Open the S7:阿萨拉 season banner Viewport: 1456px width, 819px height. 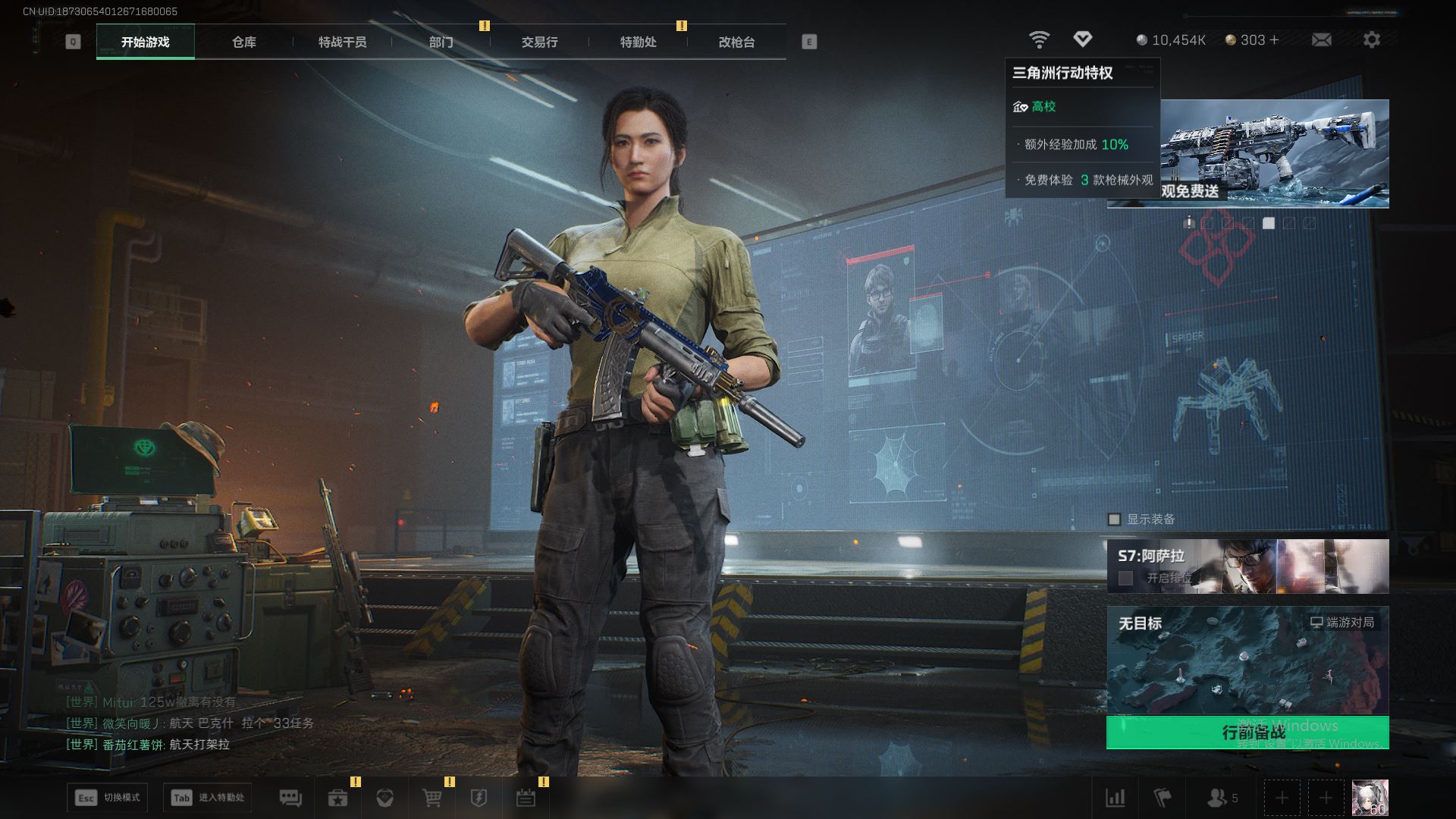[x=1247, y=566]
